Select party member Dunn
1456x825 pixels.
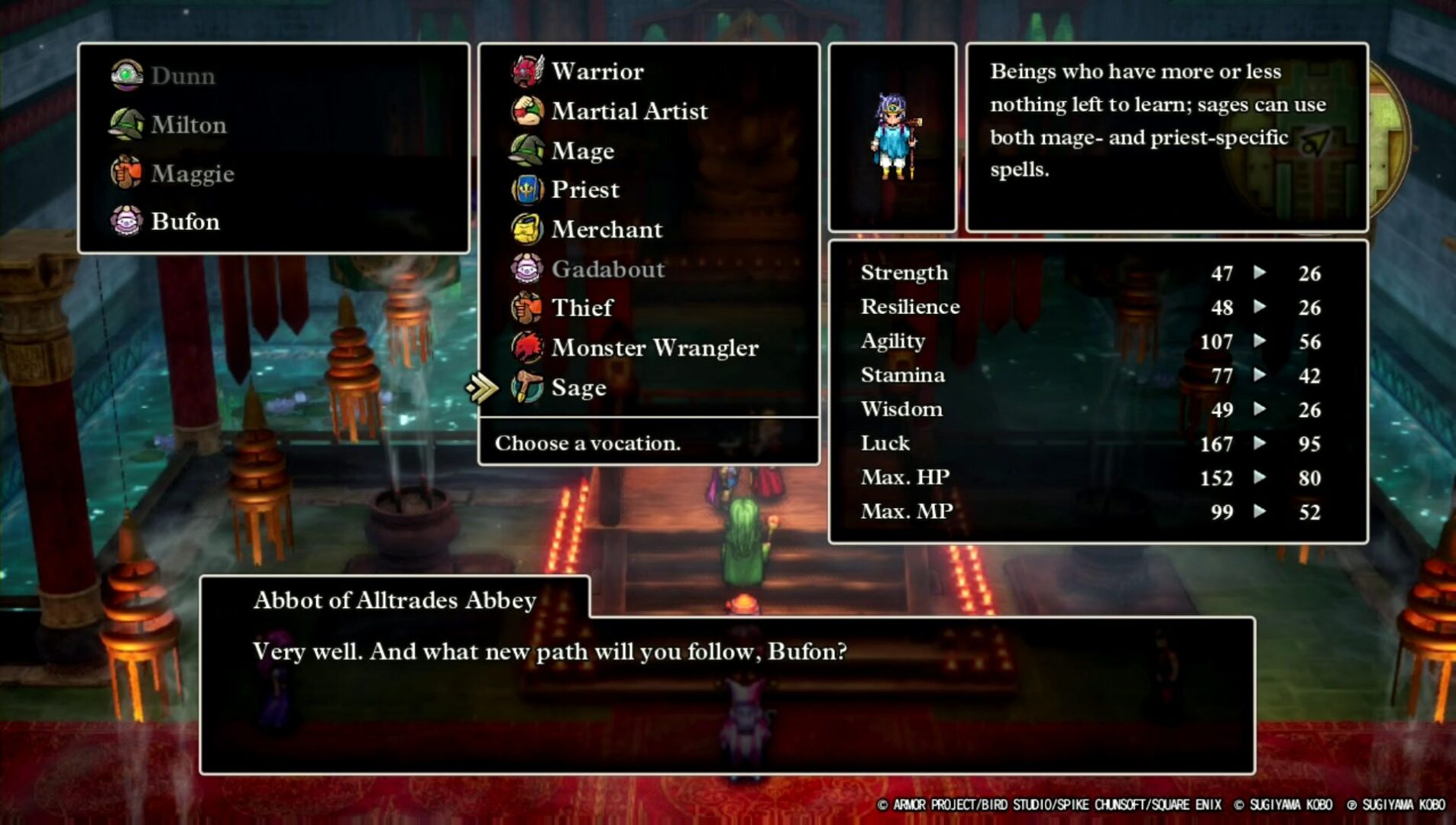click(x=183, y=76)
